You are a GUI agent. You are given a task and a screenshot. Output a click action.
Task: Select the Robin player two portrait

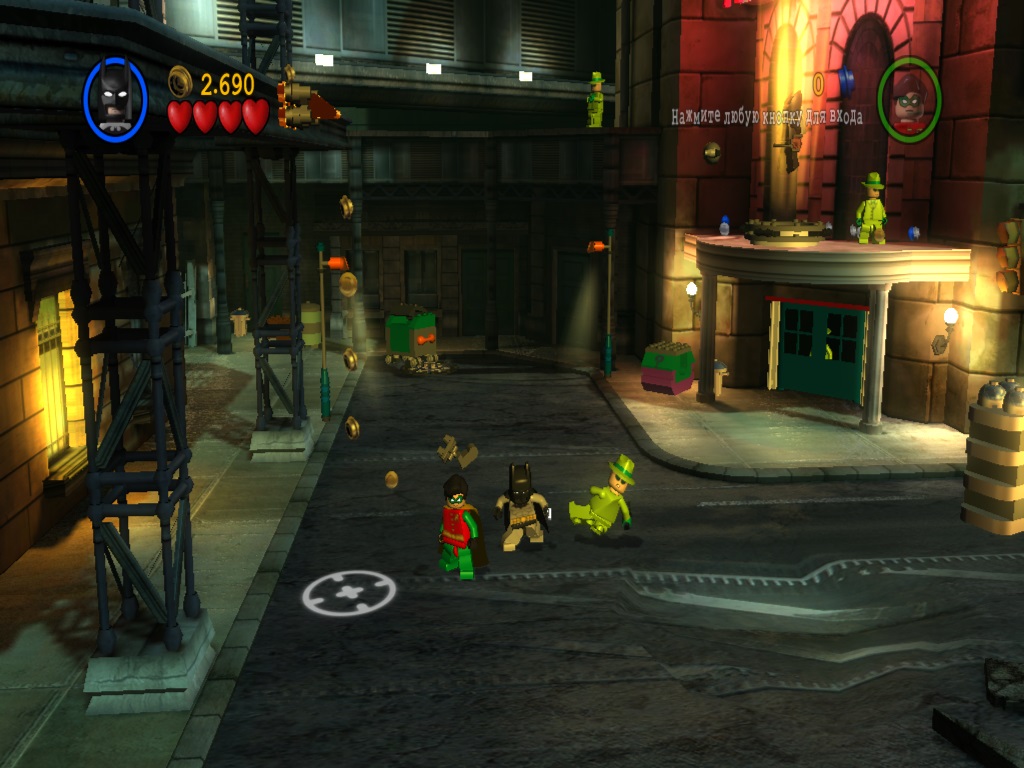pyautogui.click(x=908, y=100)
